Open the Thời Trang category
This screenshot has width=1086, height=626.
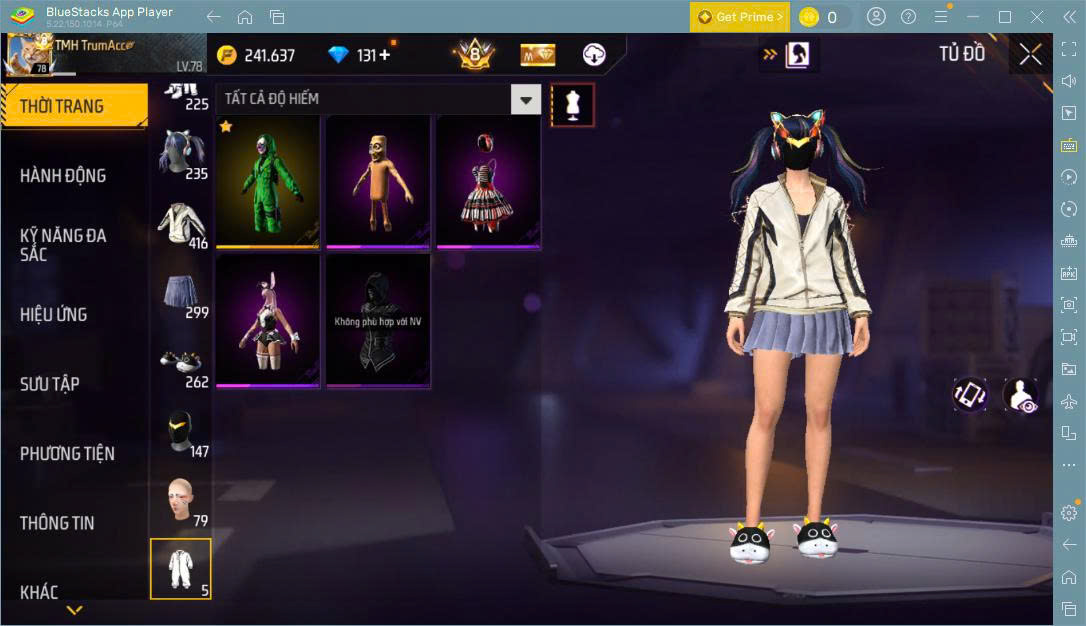pyautogui.click(x=62, y=106)
